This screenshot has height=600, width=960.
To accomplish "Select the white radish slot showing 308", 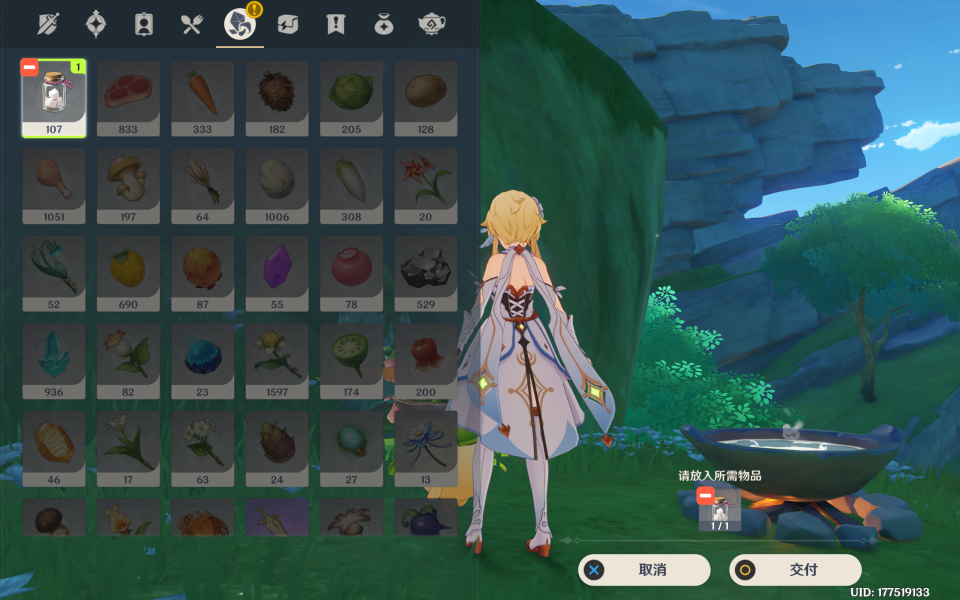I will point(352,186).
